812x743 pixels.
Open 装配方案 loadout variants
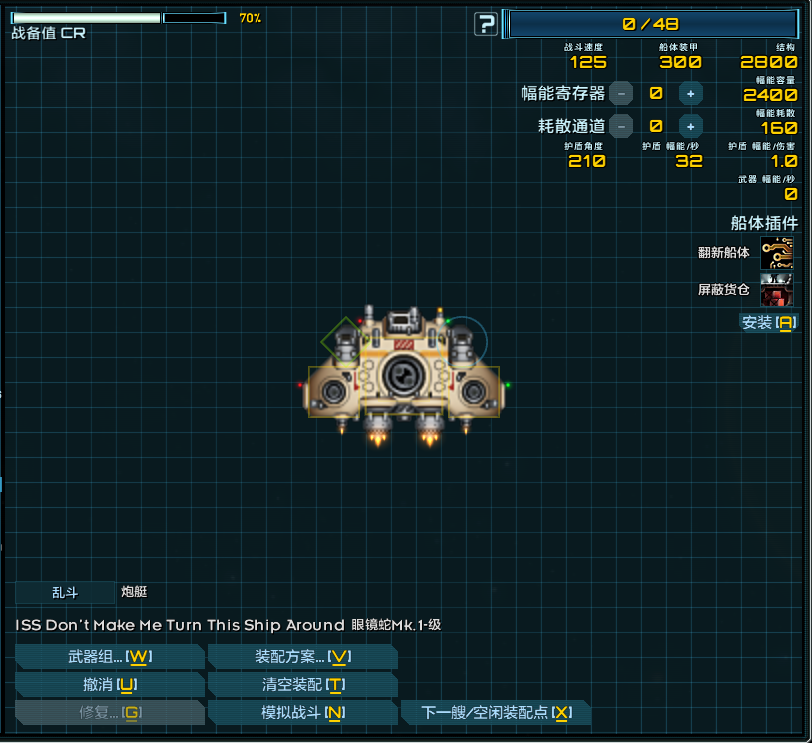302,656
